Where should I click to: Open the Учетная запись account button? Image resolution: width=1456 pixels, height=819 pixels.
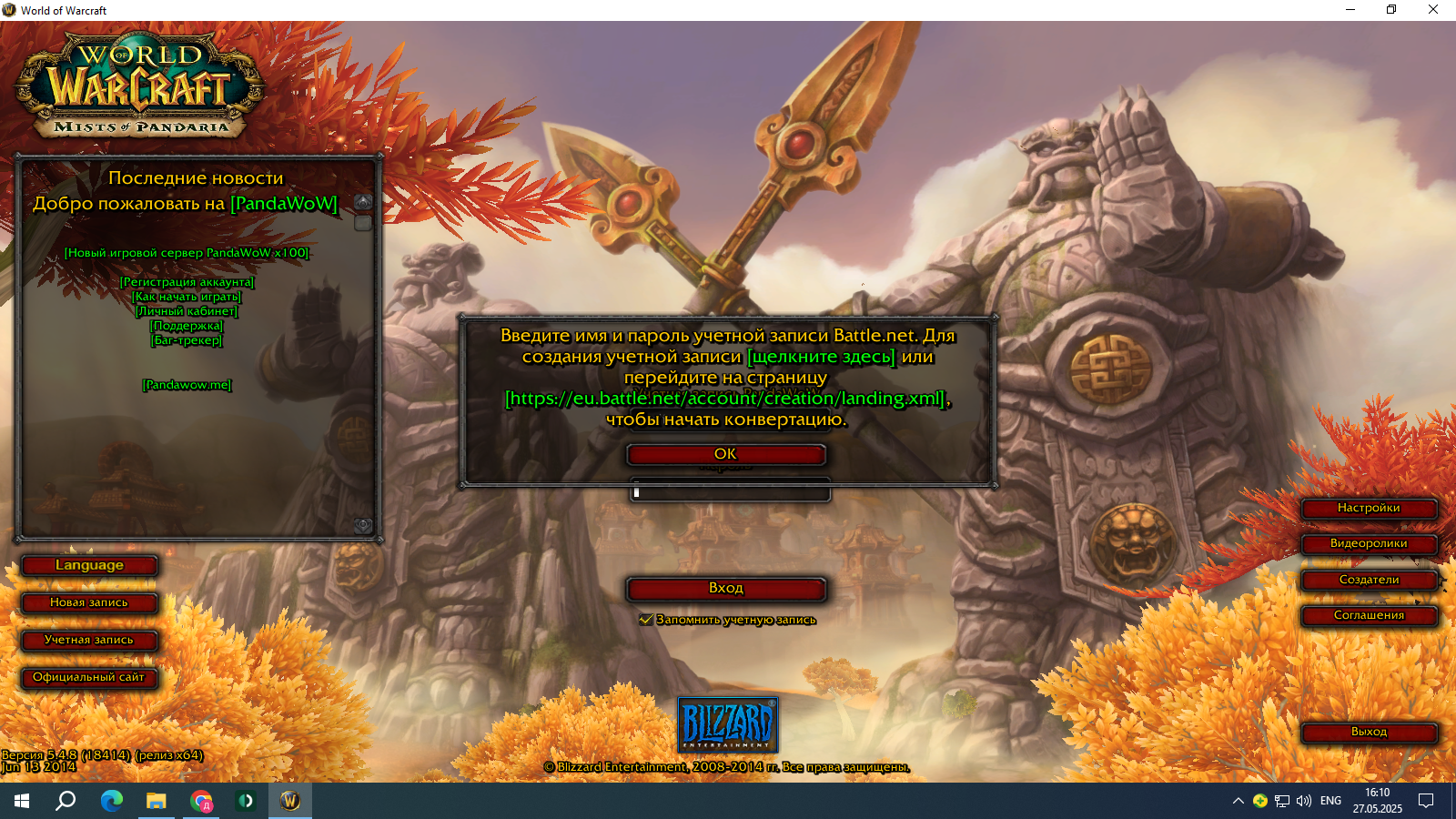[x=89, y=640]
